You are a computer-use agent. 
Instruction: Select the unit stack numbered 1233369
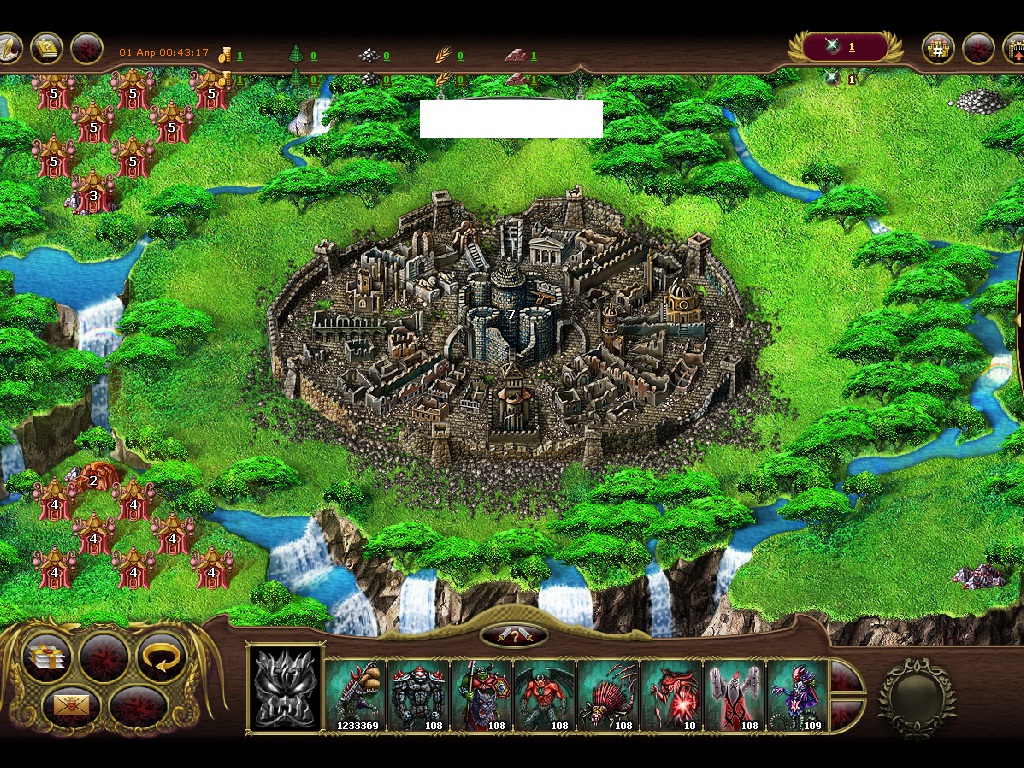click(356, 694)
